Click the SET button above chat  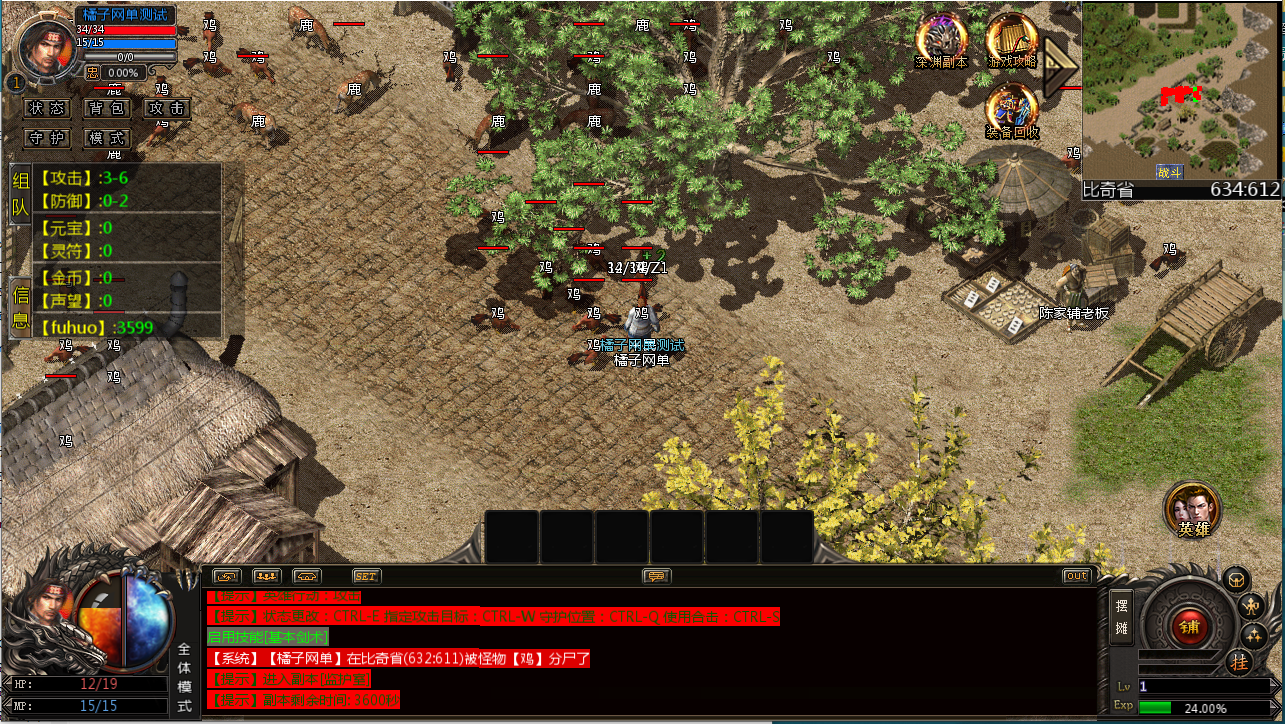click(367, 576)
